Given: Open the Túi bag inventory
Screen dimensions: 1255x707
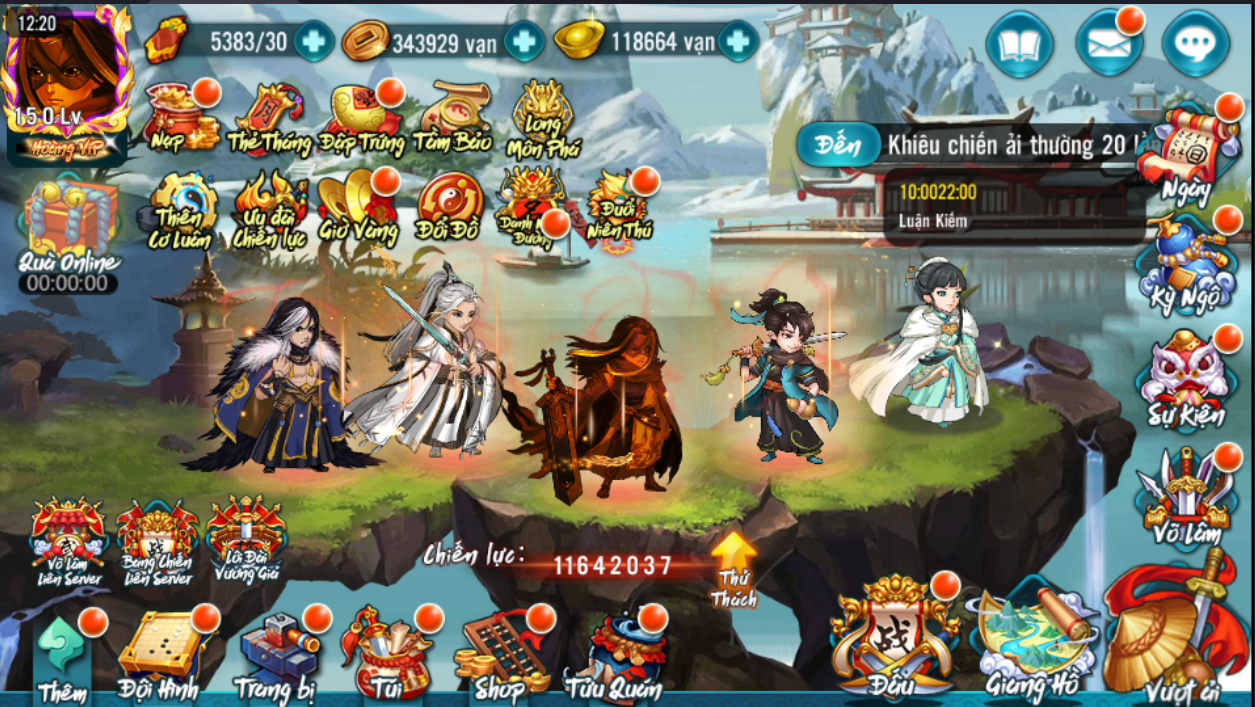Looking at the screenshot, I should [x=383, y=655].
